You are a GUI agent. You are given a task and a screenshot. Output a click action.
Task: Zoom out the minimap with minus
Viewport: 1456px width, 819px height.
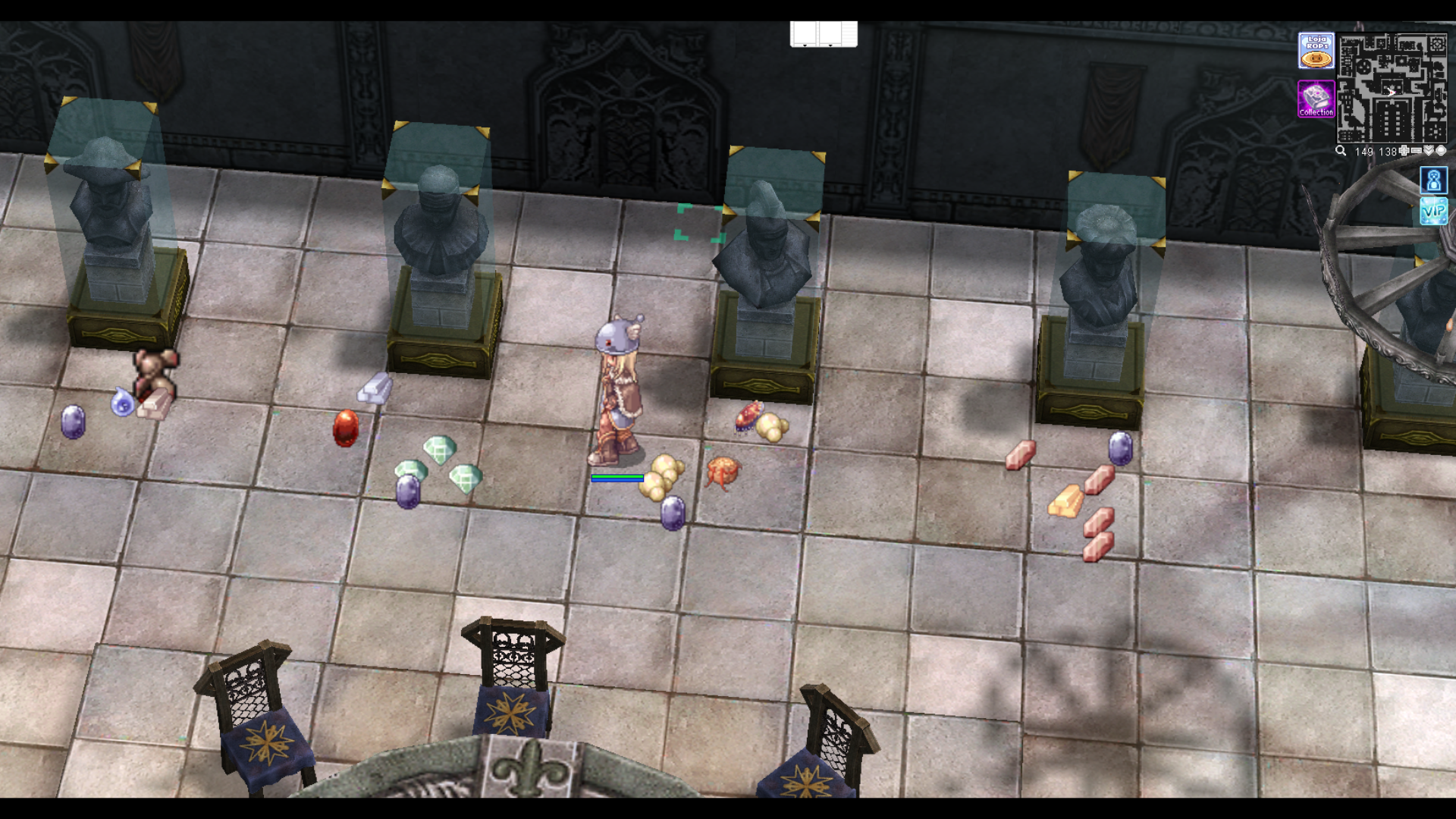point(1417,151)
